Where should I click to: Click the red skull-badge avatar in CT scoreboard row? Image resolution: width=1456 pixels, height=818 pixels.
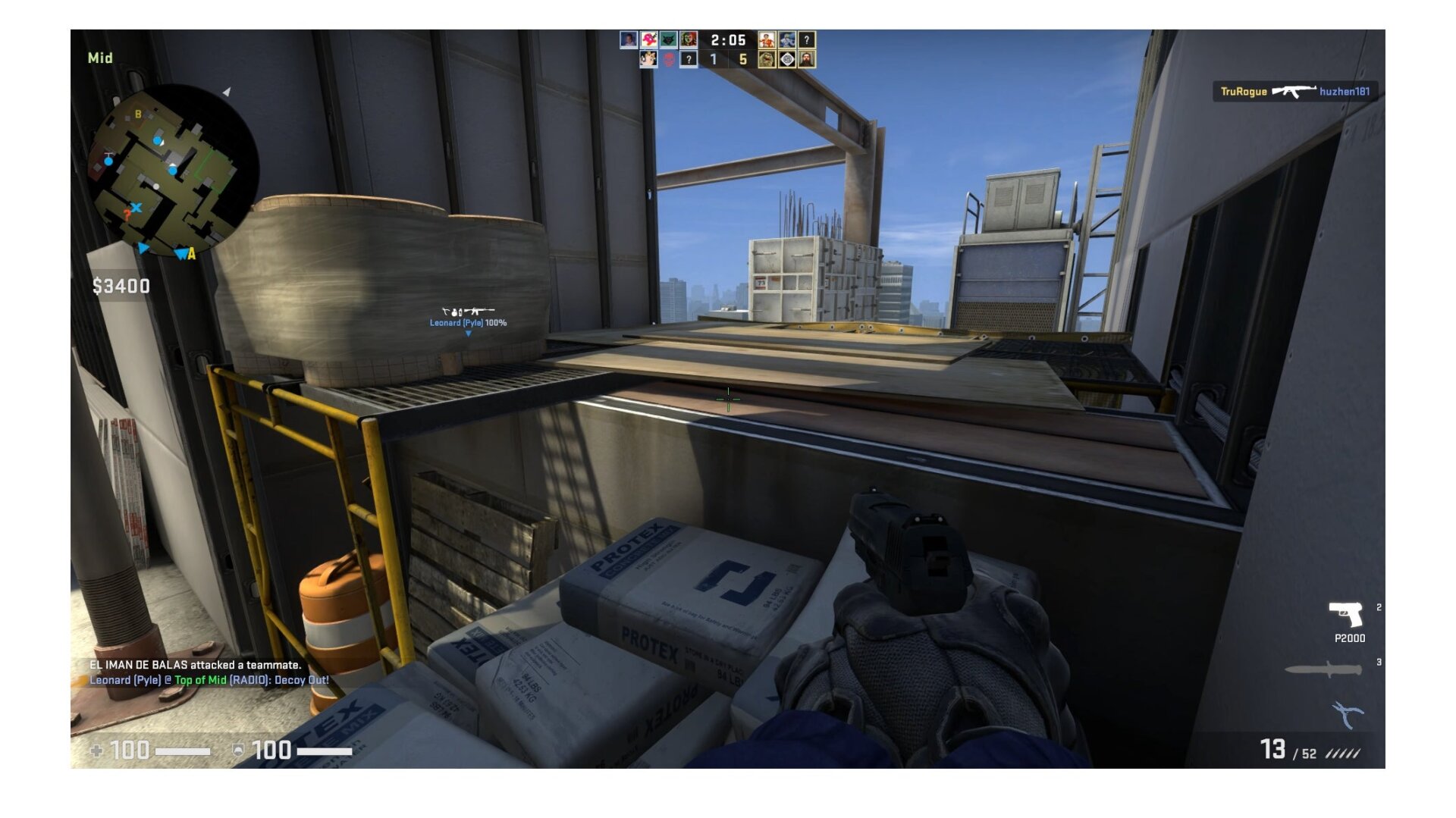[668, 61]
